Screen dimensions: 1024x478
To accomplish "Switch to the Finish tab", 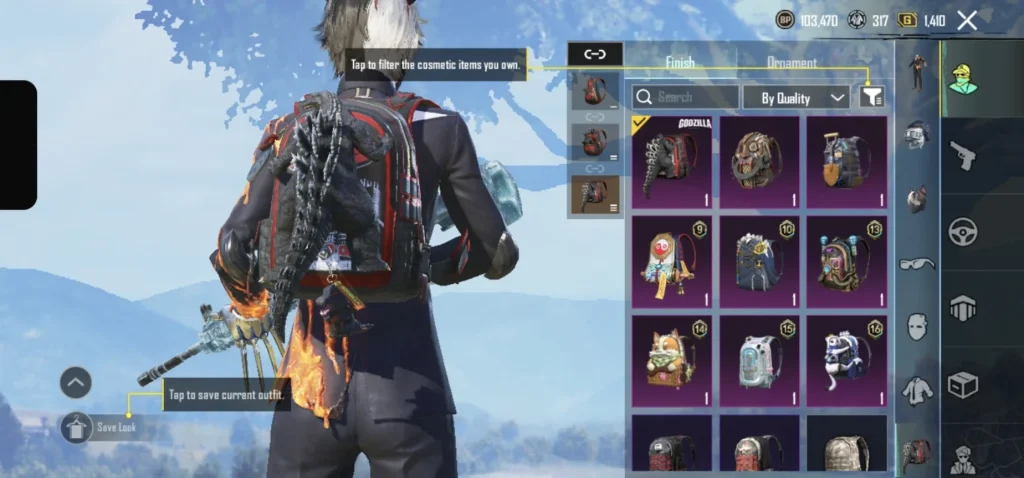I will [x=680, y=63].
